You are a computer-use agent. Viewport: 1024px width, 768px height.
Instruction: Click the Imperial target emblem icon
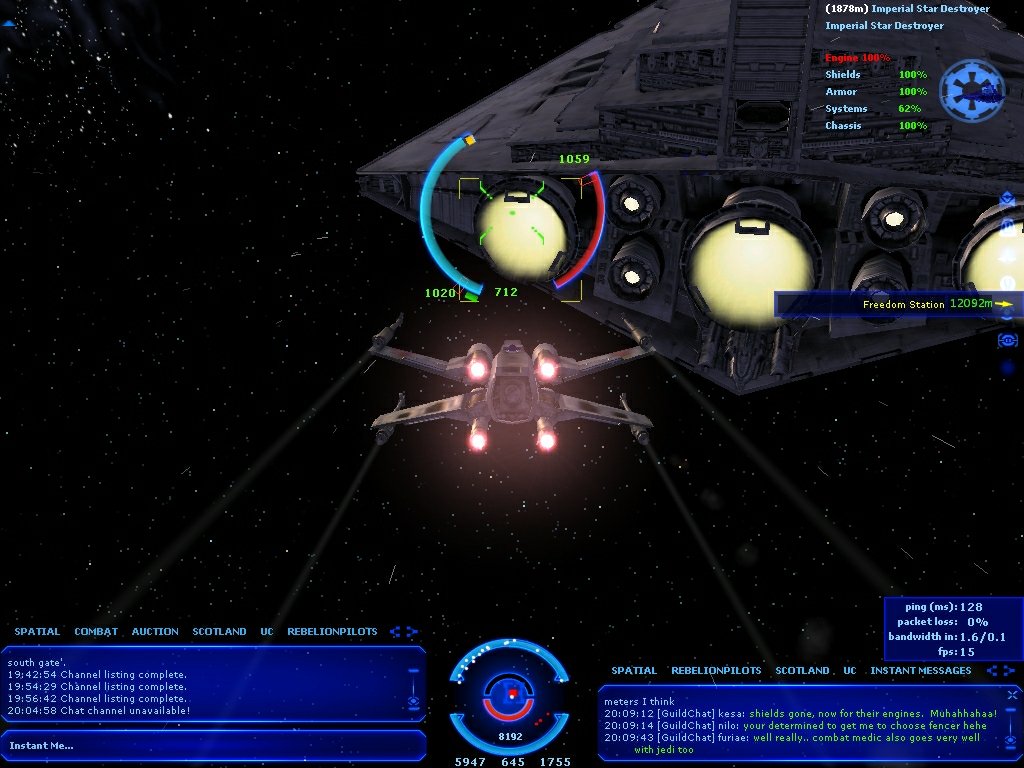pos(971,90)
